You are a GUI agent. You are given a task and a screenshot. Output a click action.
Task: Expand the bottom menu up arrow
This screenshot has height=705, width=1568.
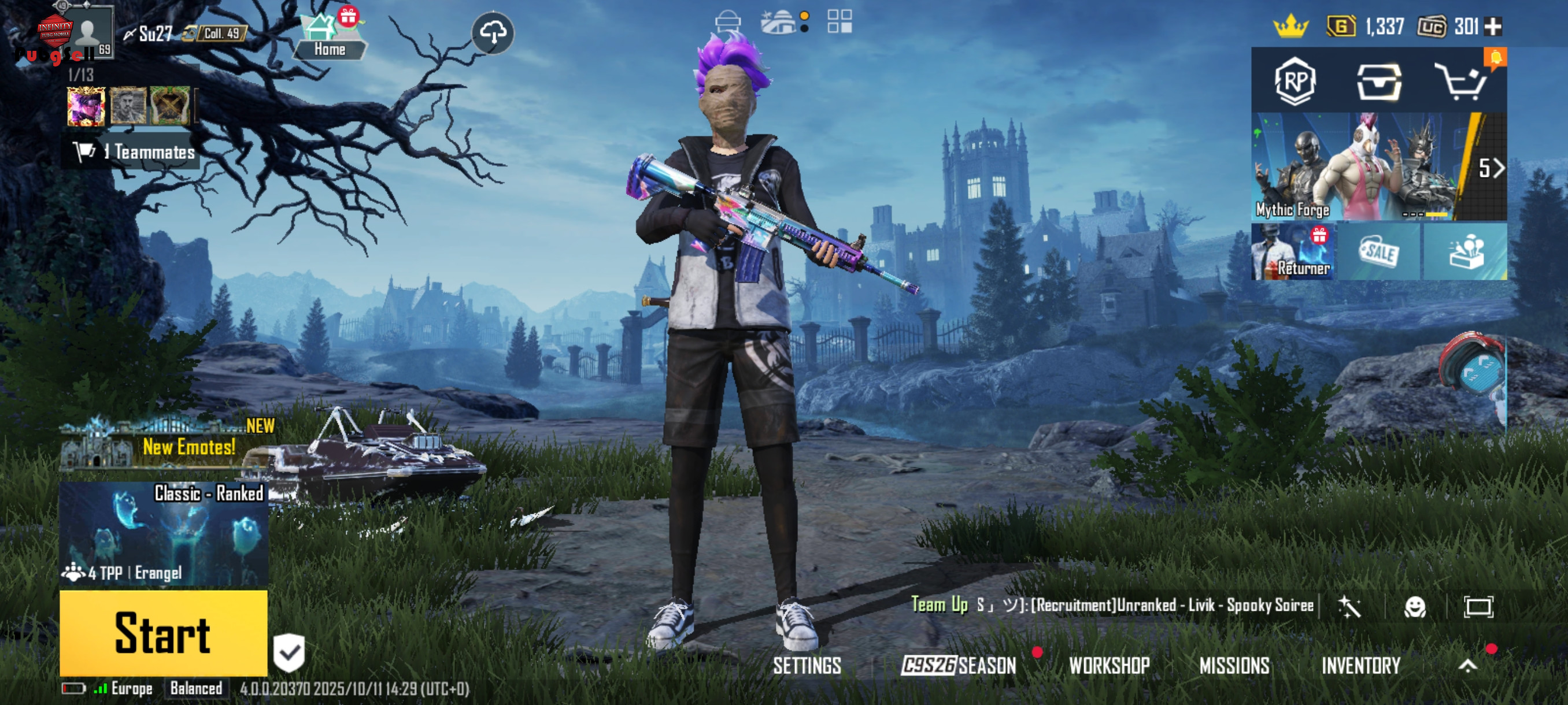point(1467,666)
